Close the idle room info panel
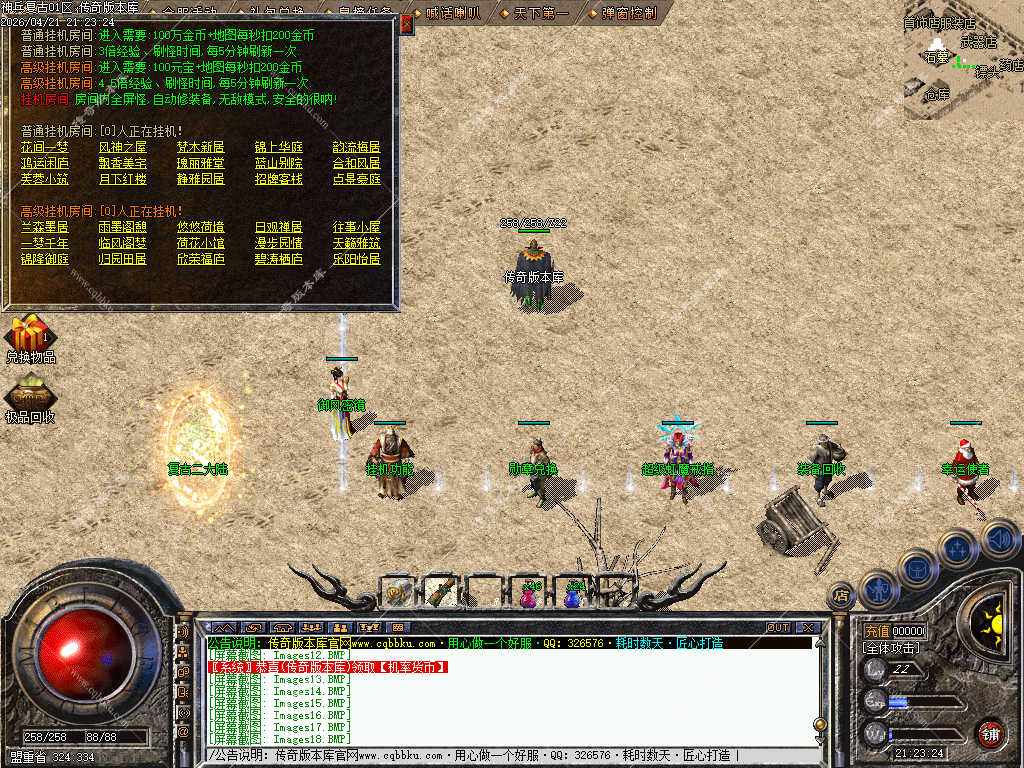 pos(407,20)
